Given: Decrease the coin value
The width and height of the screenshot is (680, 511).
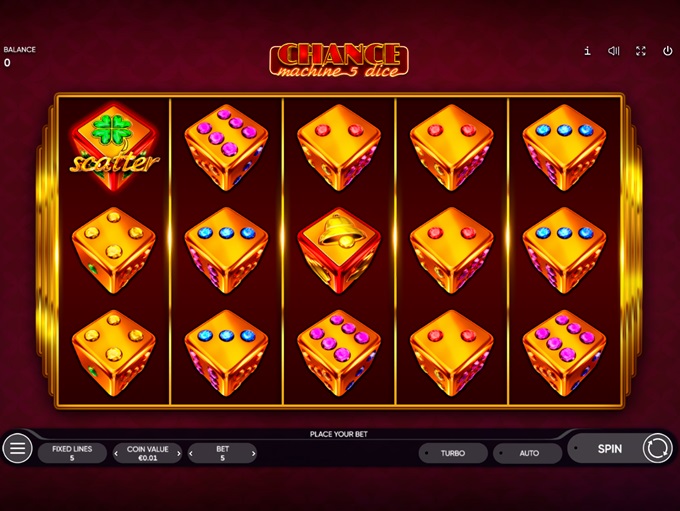Looking at the screenshot, I should click(x=117, y=454).
